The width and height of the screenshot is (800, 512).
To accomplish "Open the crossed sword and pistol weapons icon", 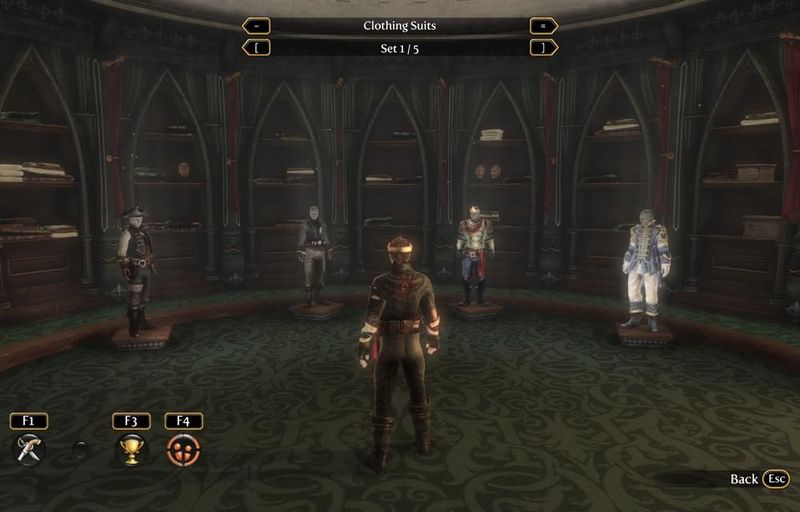I will (29, 449).
